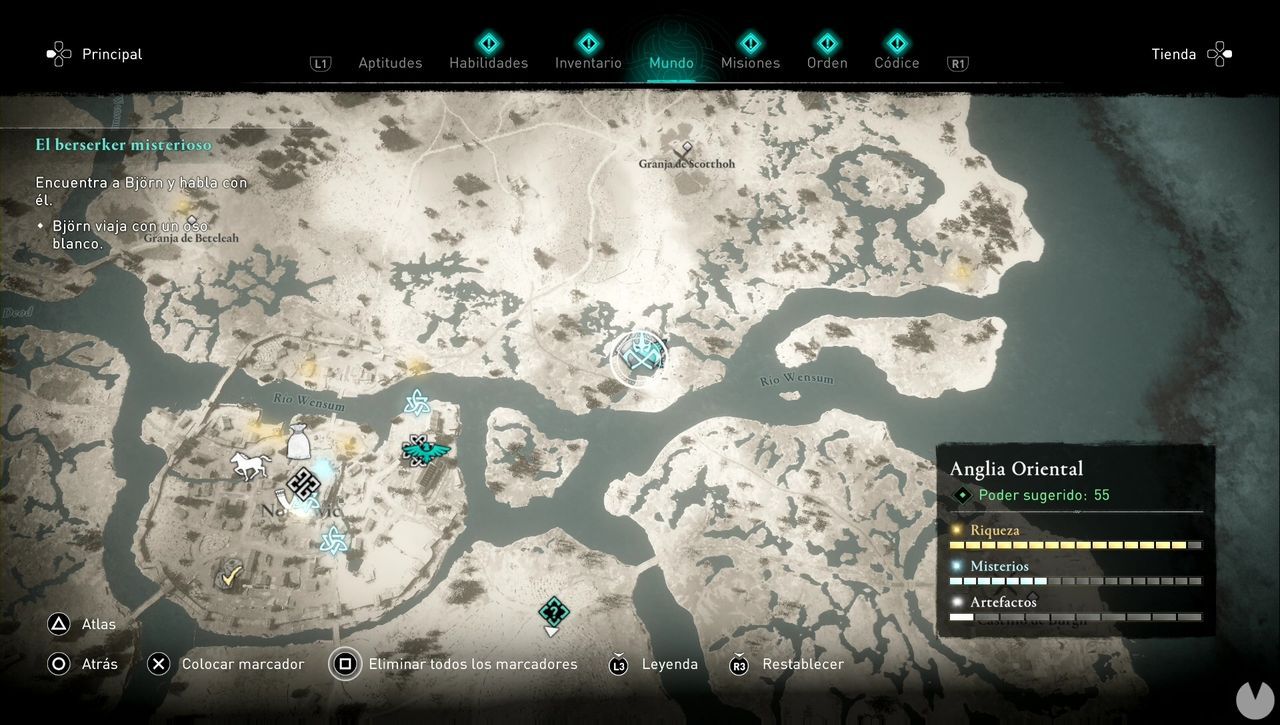Open the Códice tab
The width and height of the screenshot is (1280, 725).
(x=896, y=63)
